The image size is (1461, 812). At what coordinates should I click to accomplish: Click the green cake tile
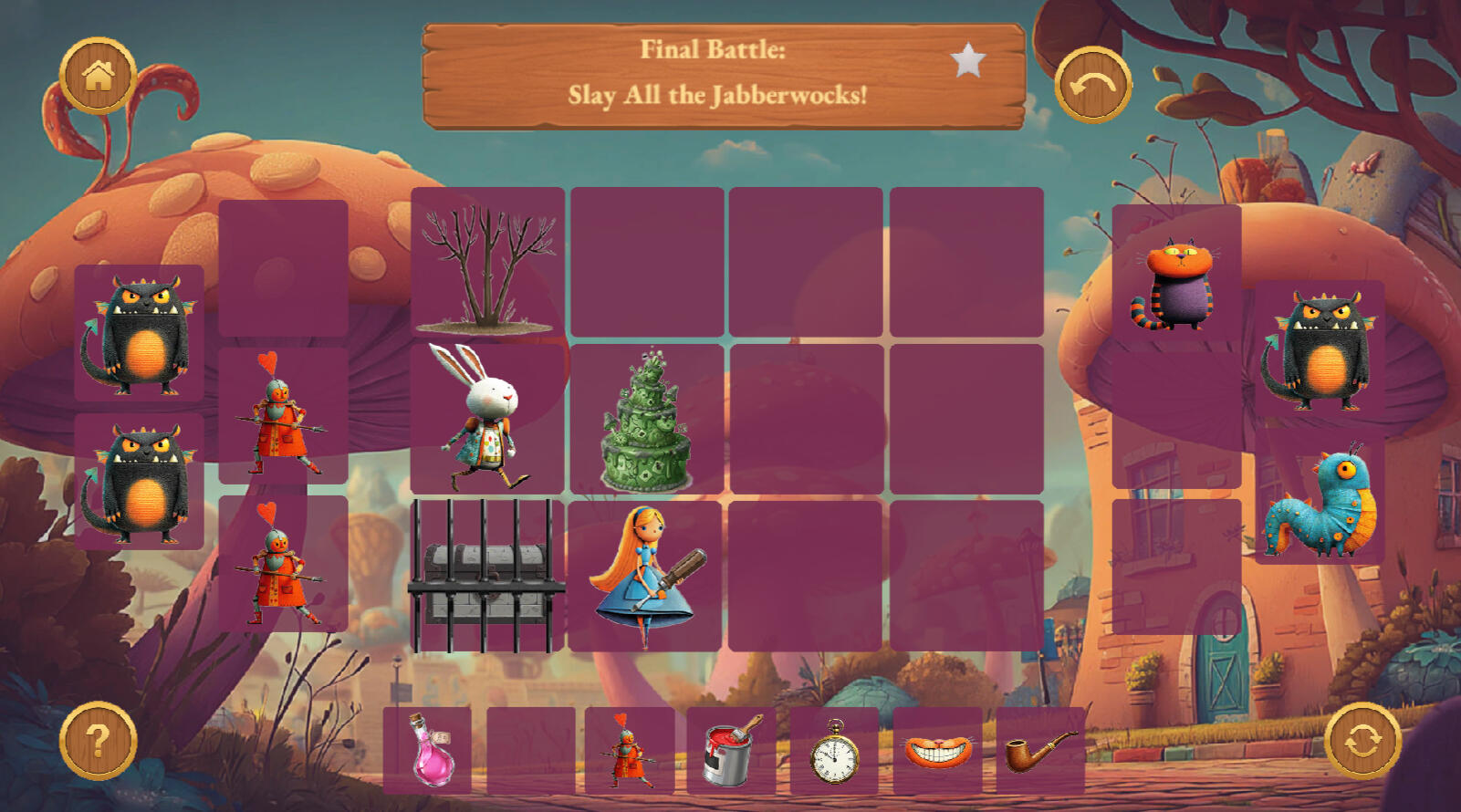[x=646, y=420]
